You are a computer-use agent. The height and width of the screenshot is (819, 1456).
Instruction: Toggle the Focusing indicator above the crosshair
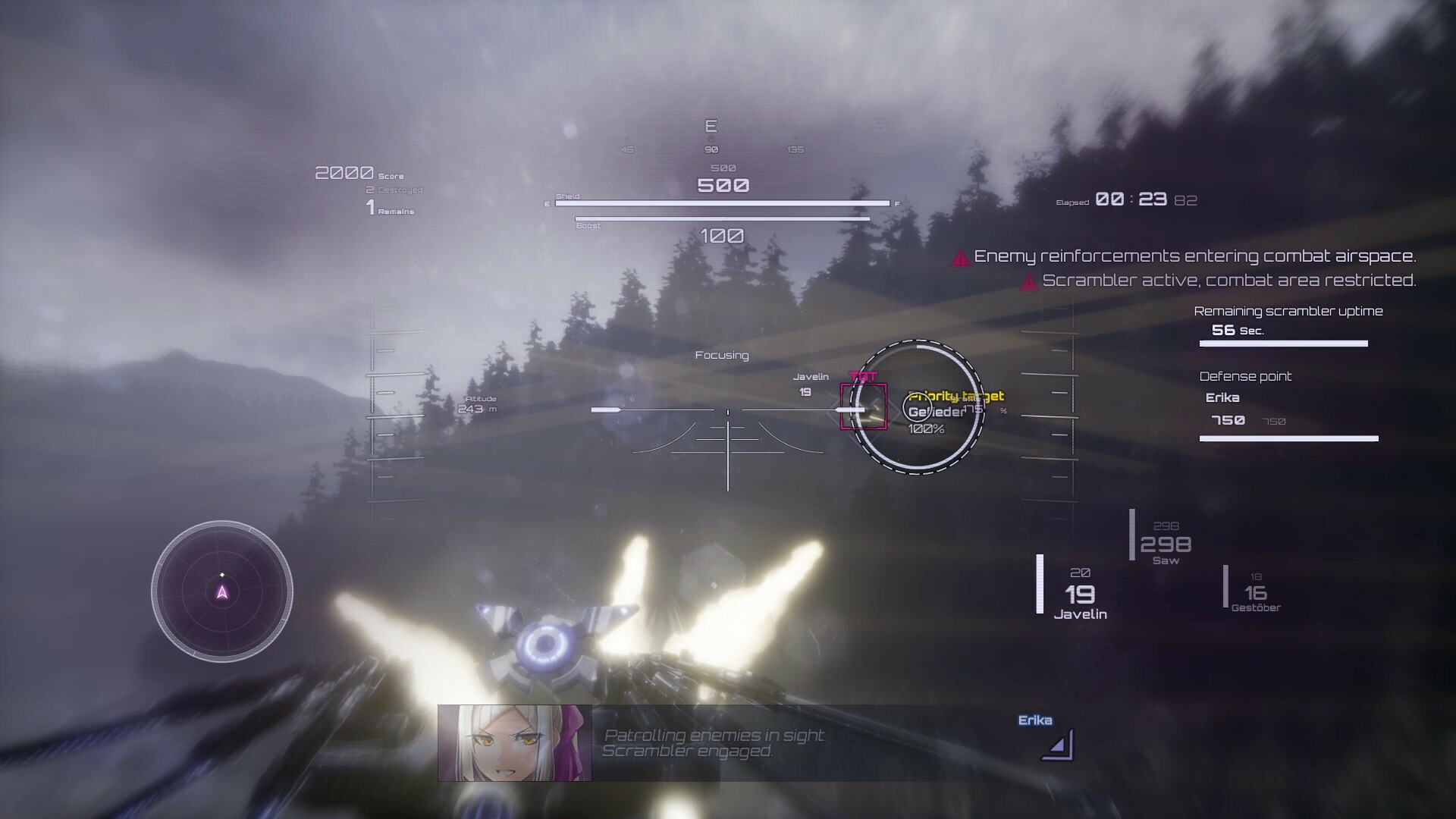pyautogui.click(x=721, y=354)
